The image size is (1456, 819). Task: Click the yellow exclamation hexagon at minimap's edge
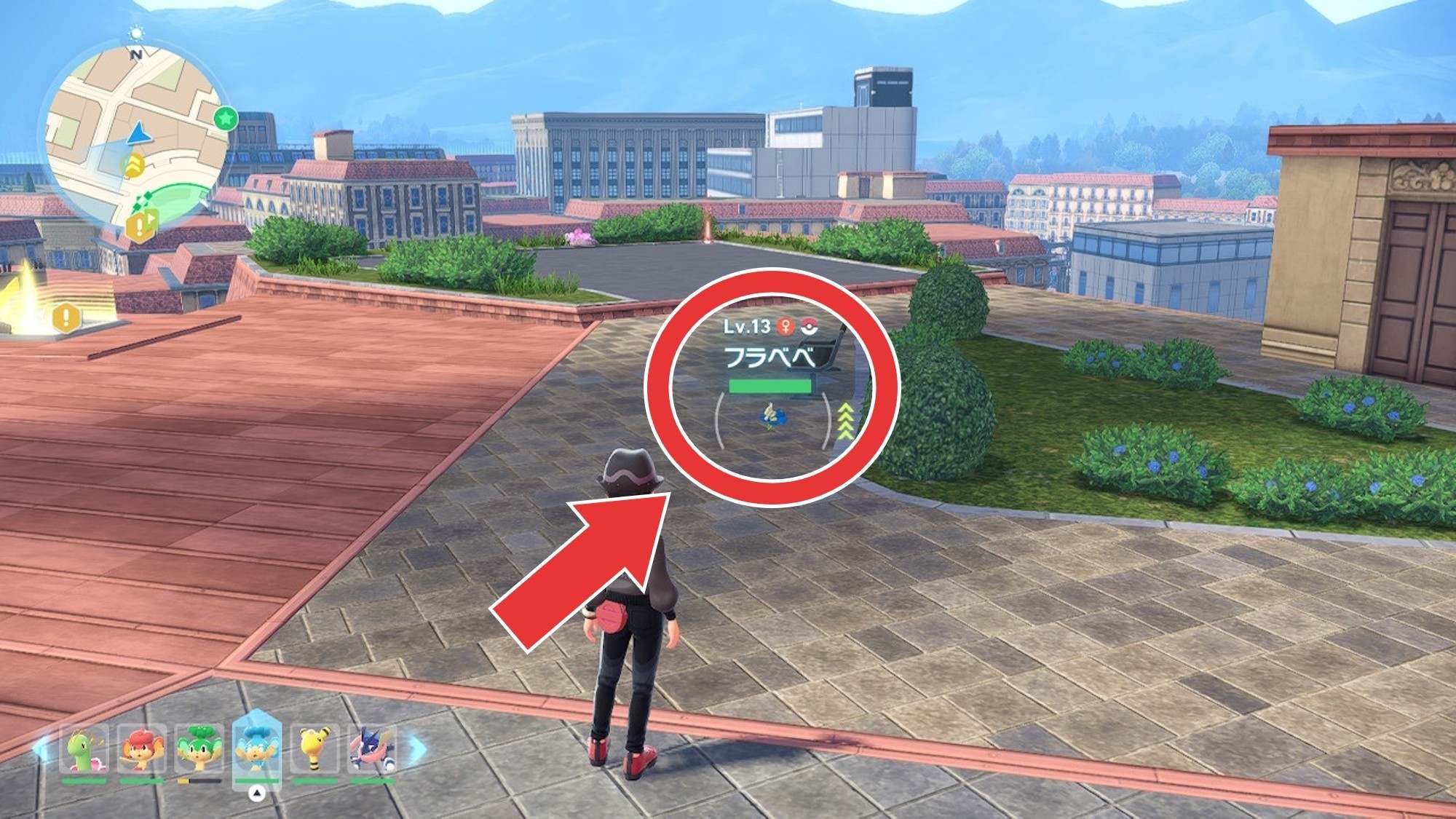coord(141,224)
